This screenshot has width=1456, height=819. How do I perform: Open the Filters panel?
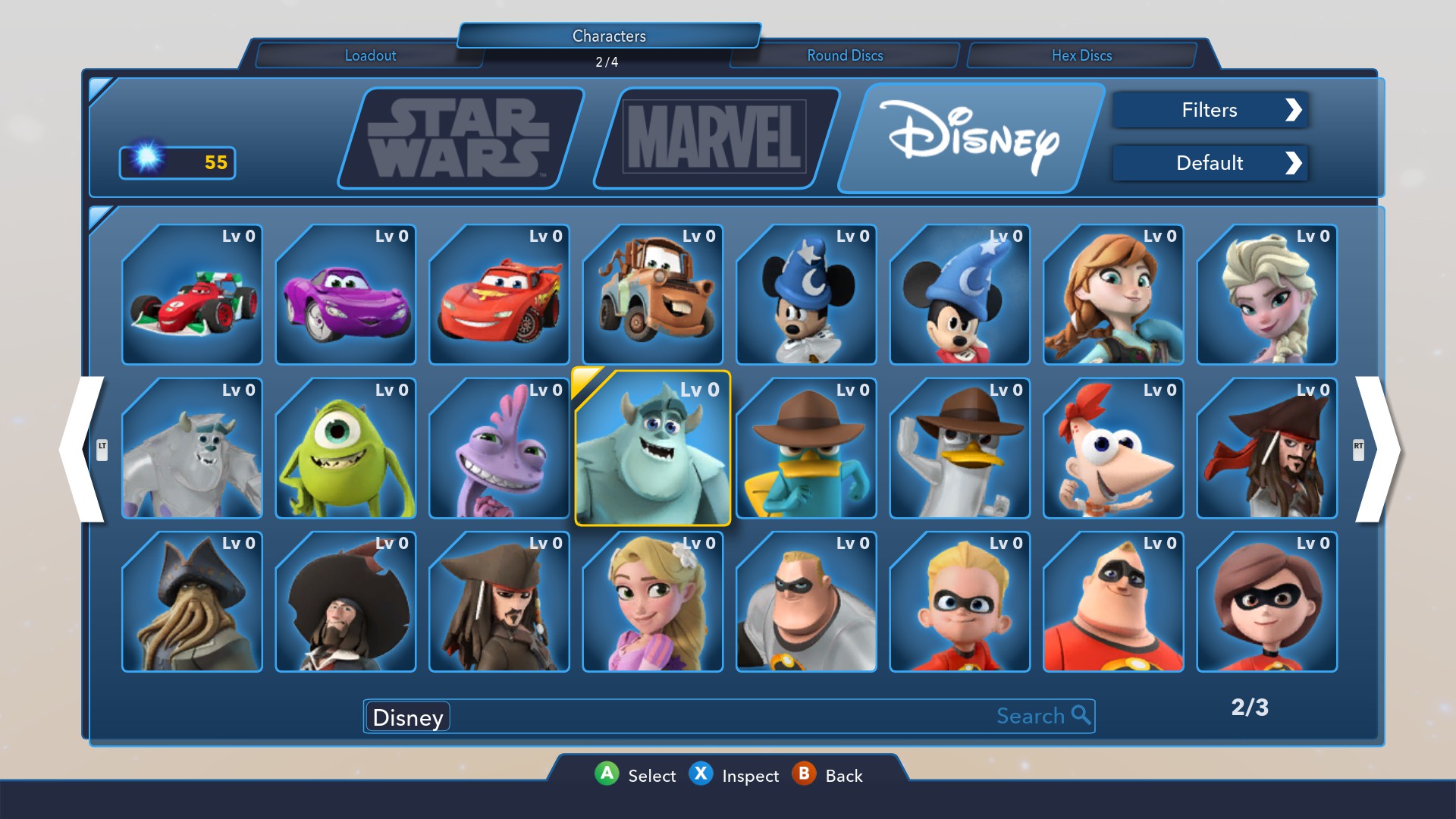[1210, 110]
